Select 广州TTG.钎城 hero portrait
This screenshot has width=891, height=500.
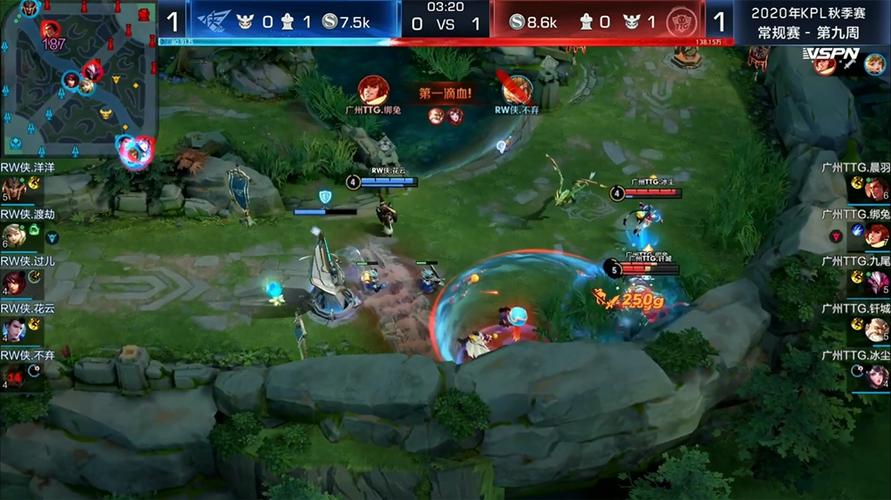click(877, 329)
